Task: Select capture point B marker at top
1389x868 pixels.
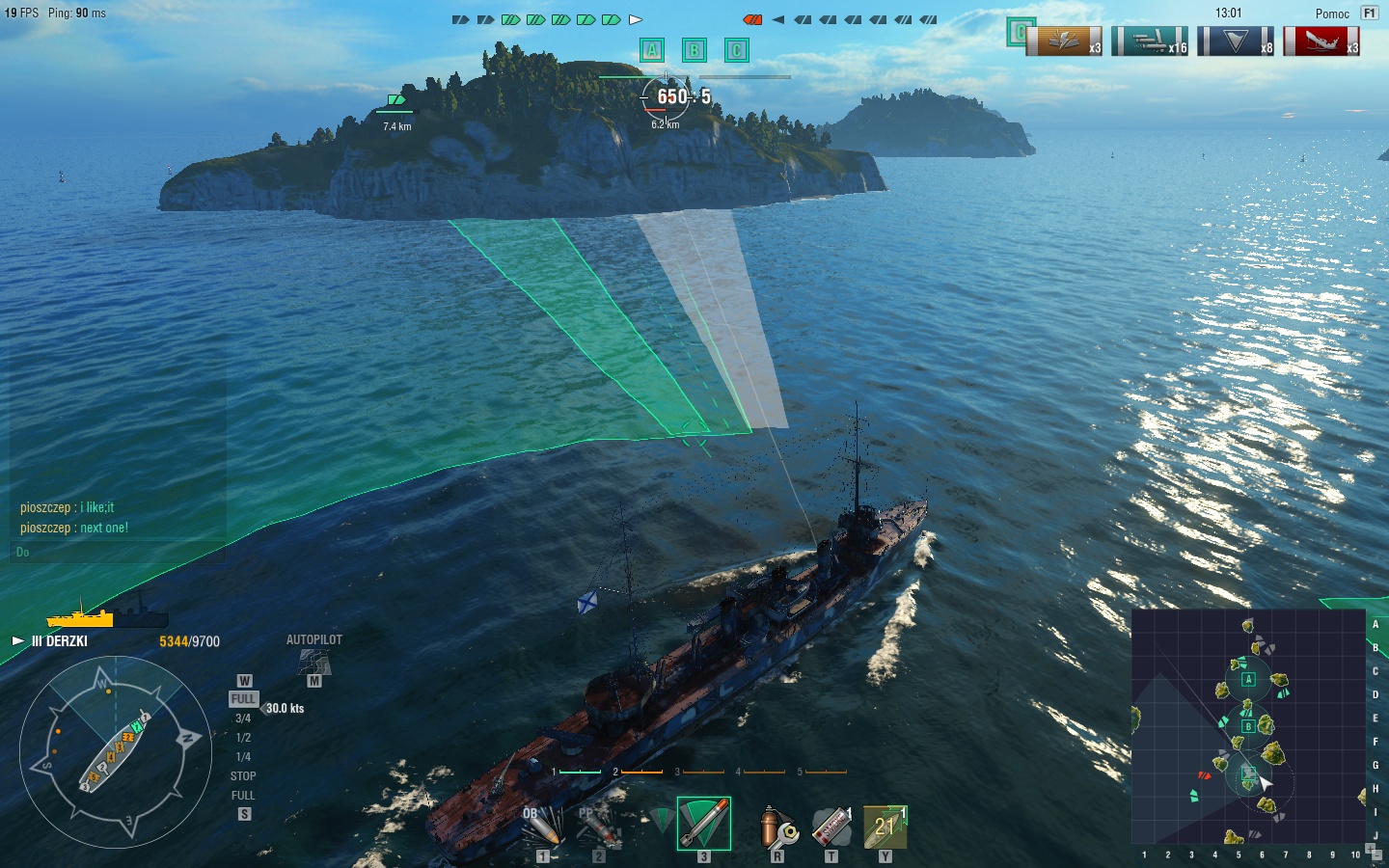Action: tap(694, 50)
